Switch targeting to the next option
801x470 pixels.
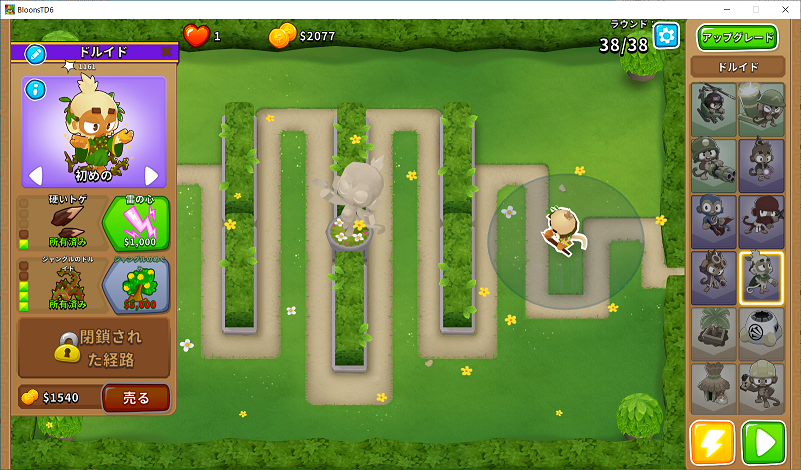(152, 176)
